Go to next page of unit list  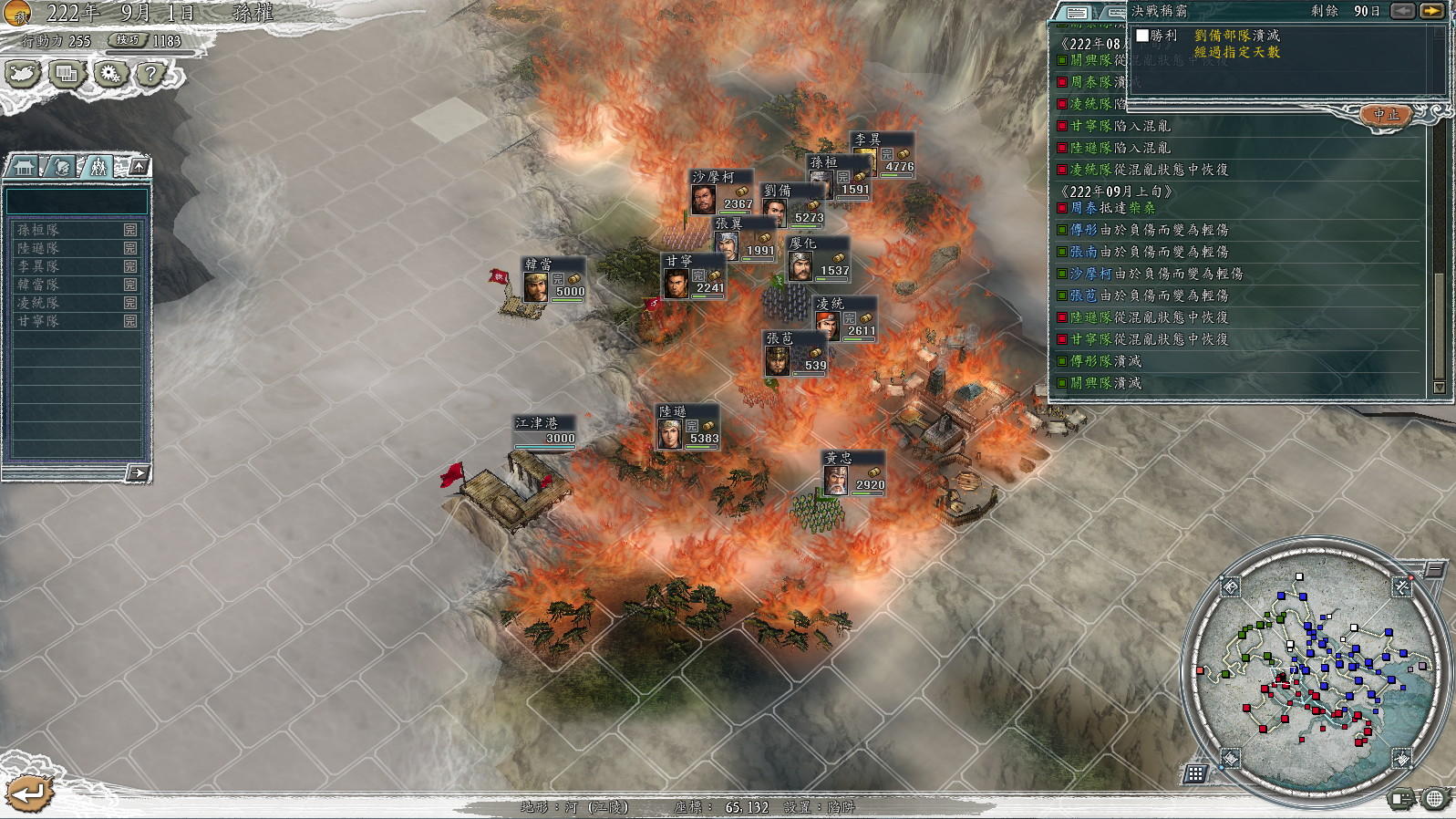(138, 472)
